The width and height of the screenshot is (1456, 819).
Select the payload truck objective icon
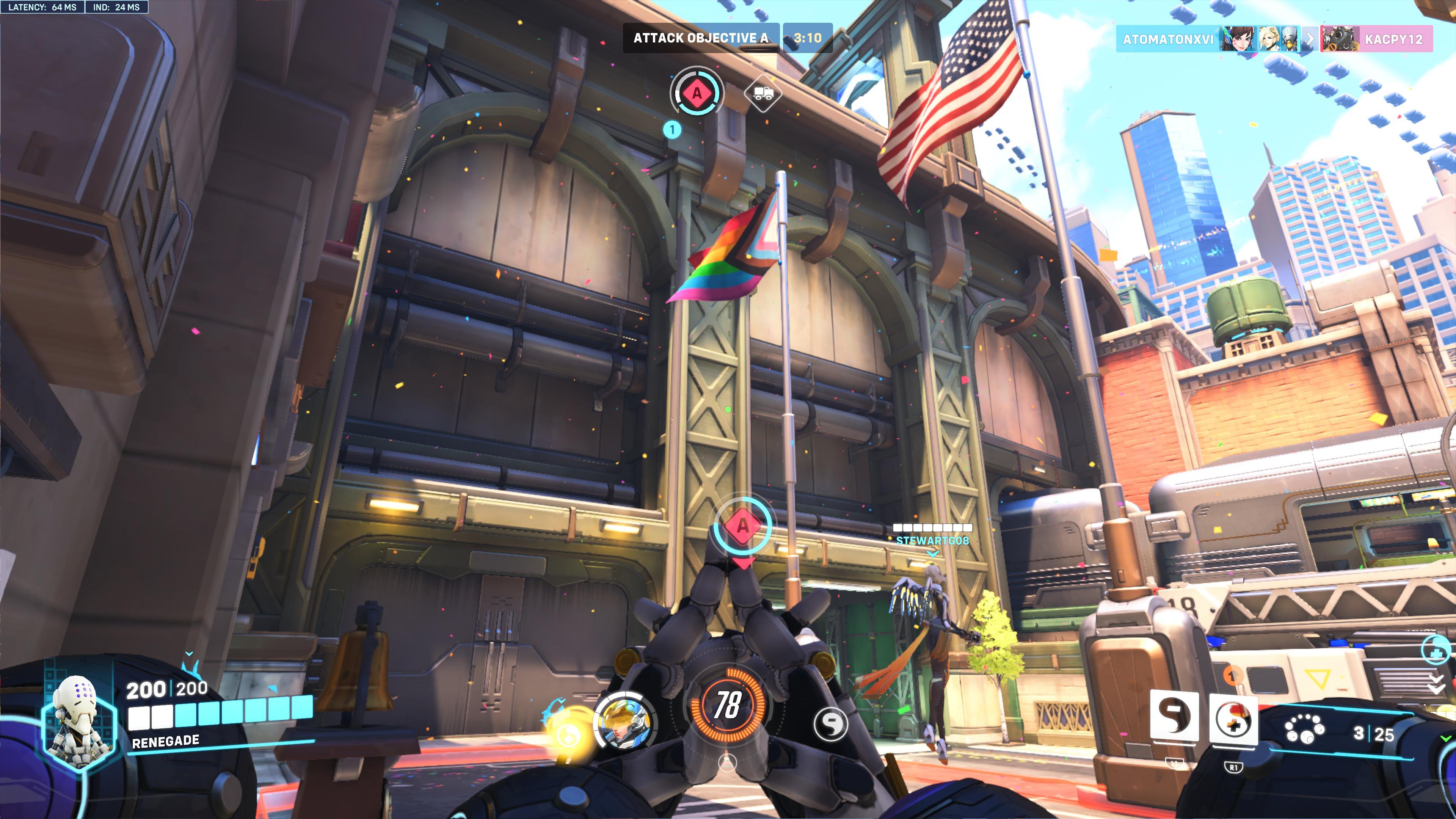click(763, 93)
